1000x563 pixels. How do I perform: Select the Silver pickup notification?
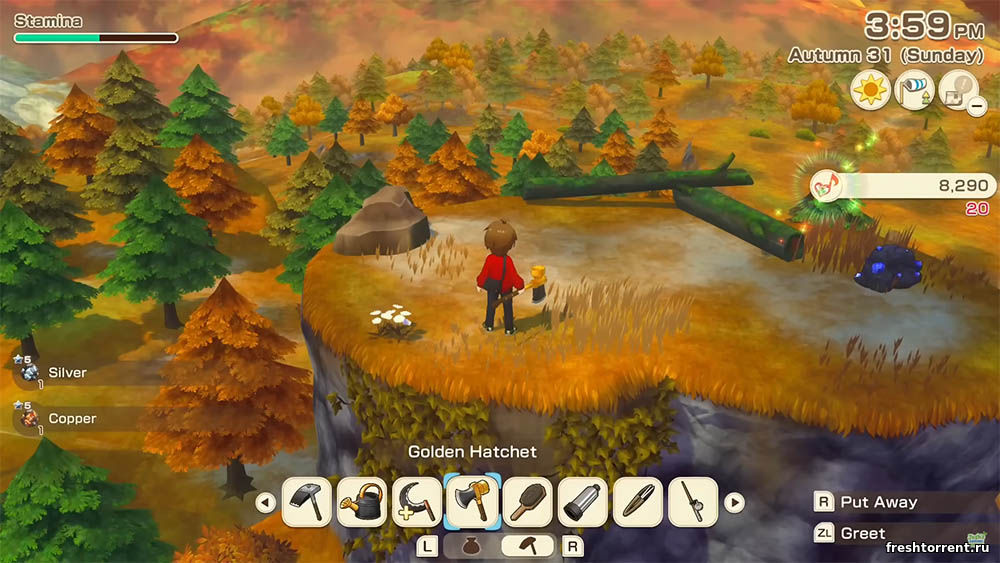(x=60, y=373)
